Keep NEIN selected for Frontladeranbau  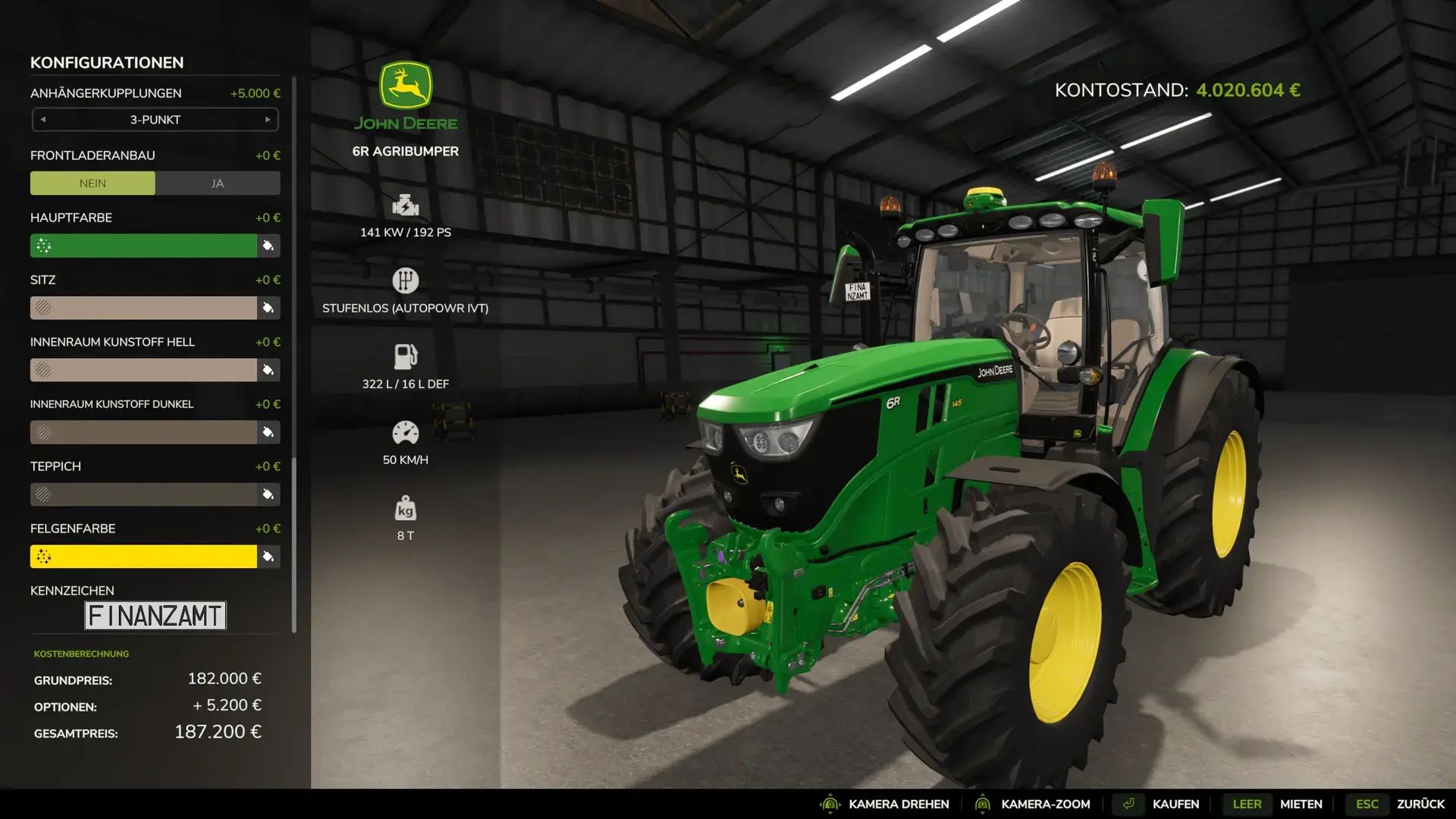[x=93, y=183]
